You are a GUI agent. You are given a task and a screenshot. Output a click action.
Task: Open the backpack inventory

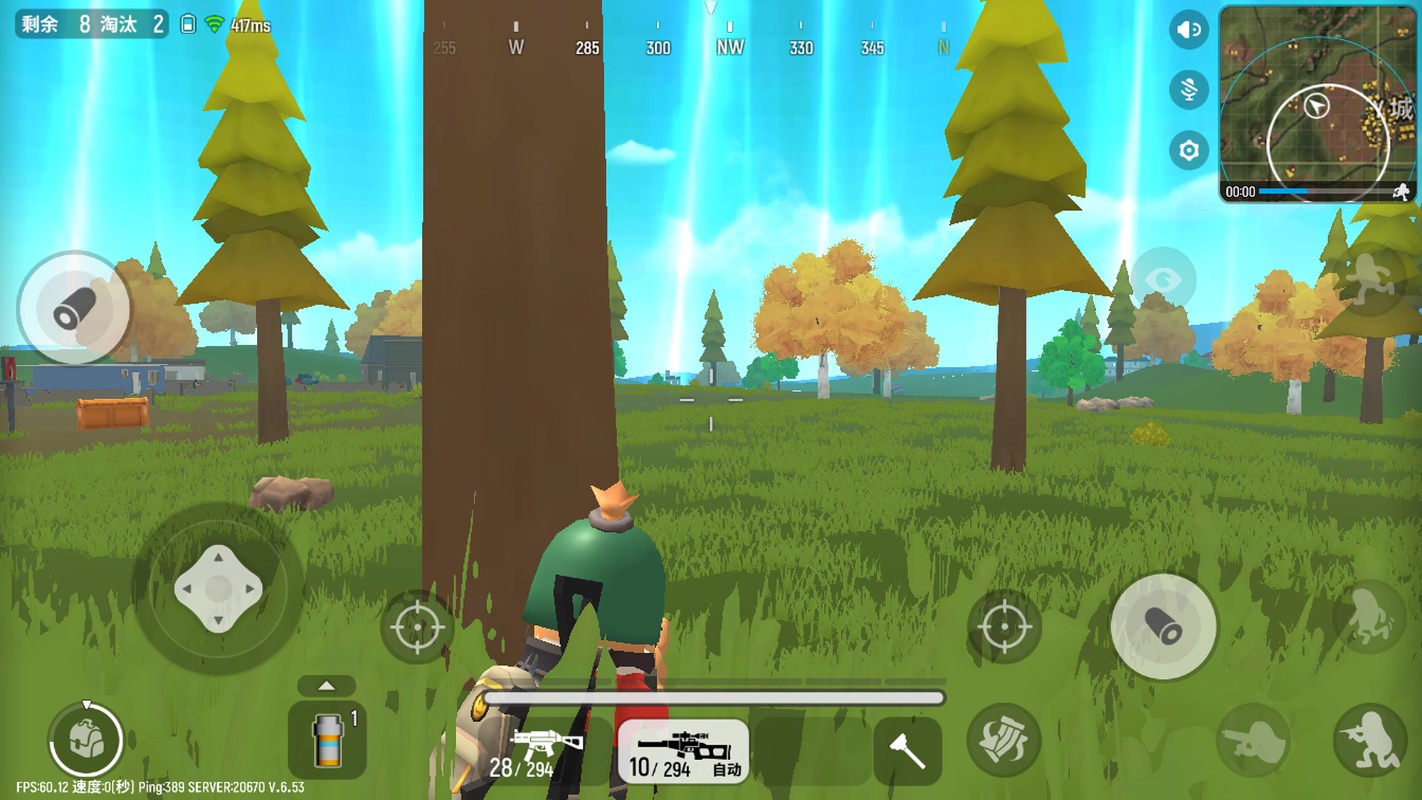pos(86,740)
